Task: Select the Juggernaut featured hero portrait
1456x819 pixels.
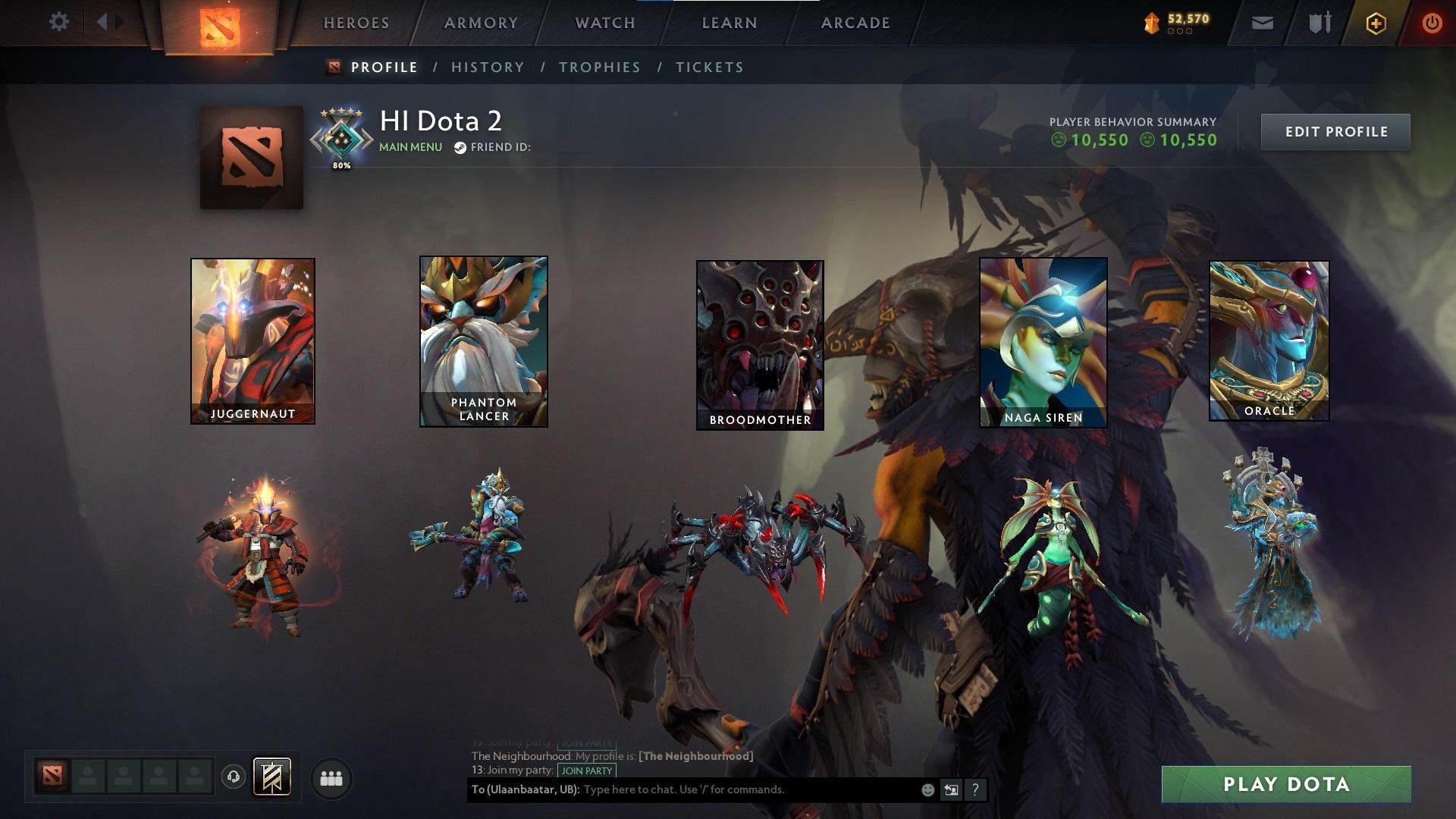Action: [253, 341]
